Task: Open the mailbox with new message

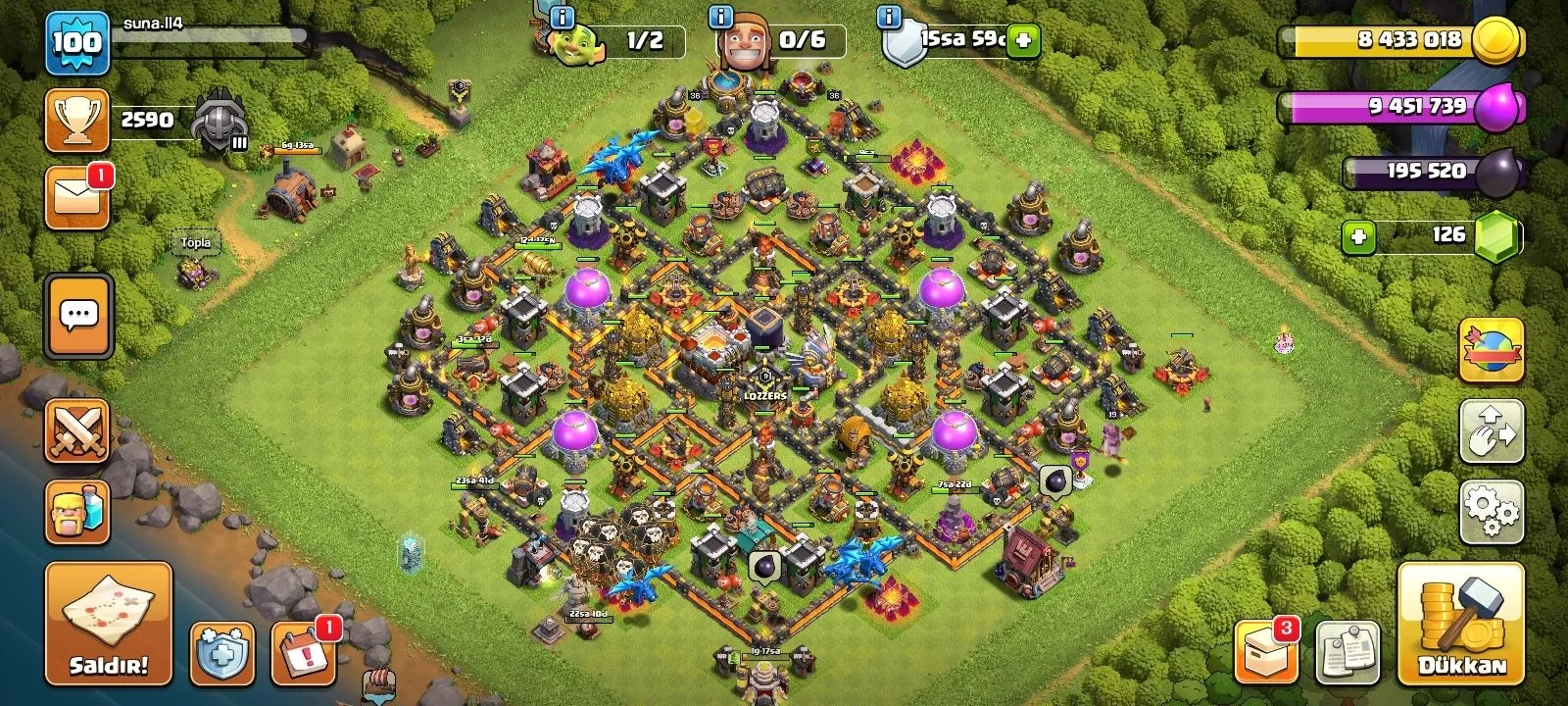Action: pos(77,198)
